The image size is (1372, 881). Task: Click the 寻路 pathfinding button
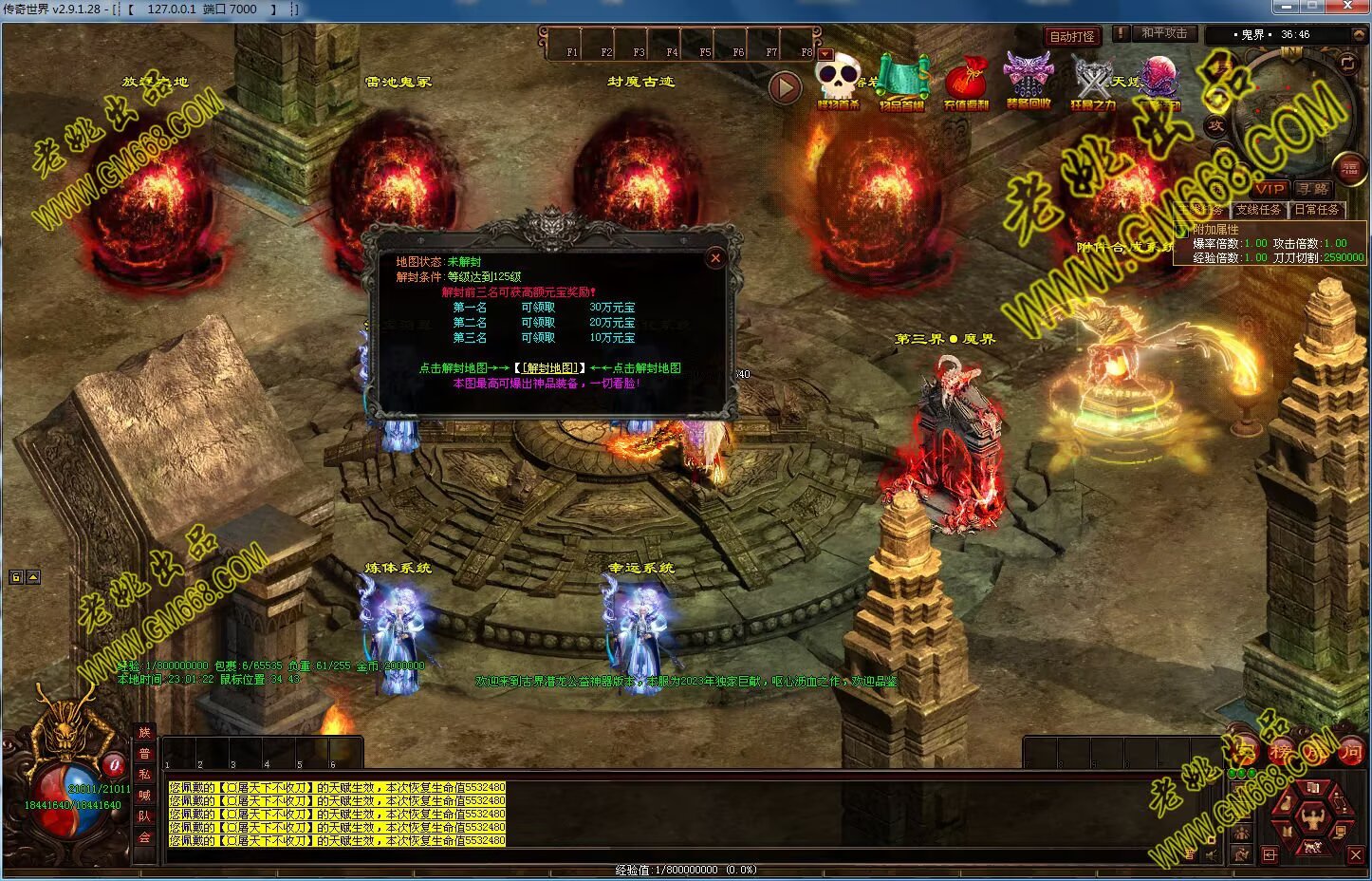coord(1315,189)
